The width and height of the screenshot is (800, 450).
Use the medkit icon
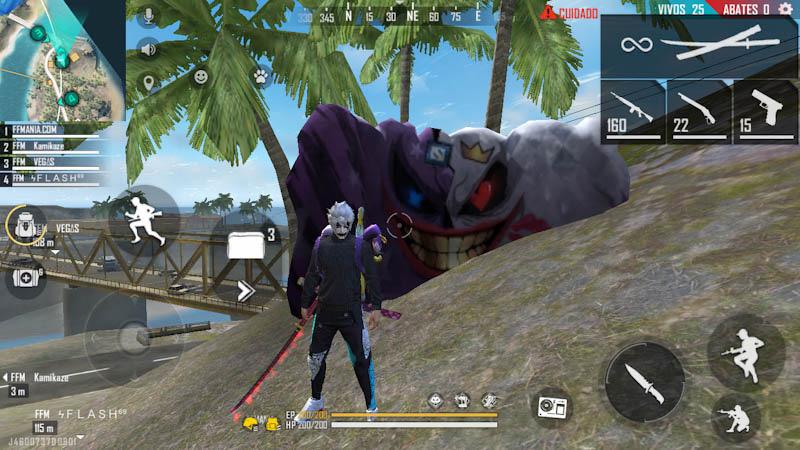click(27, 274)
